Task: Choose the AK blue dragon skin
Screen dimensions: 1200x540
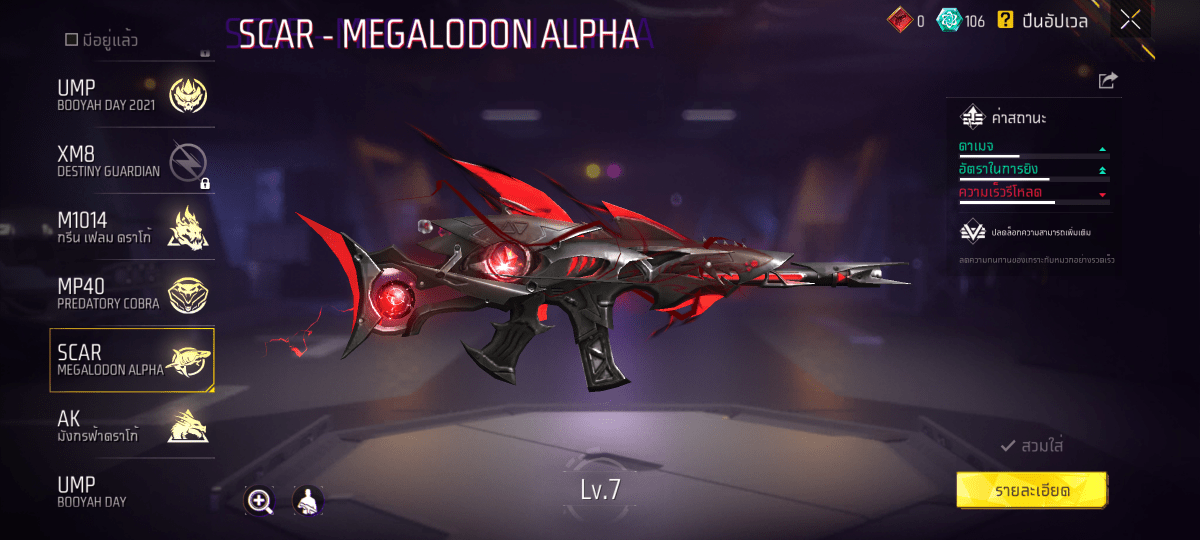Action: click(132, 425)
